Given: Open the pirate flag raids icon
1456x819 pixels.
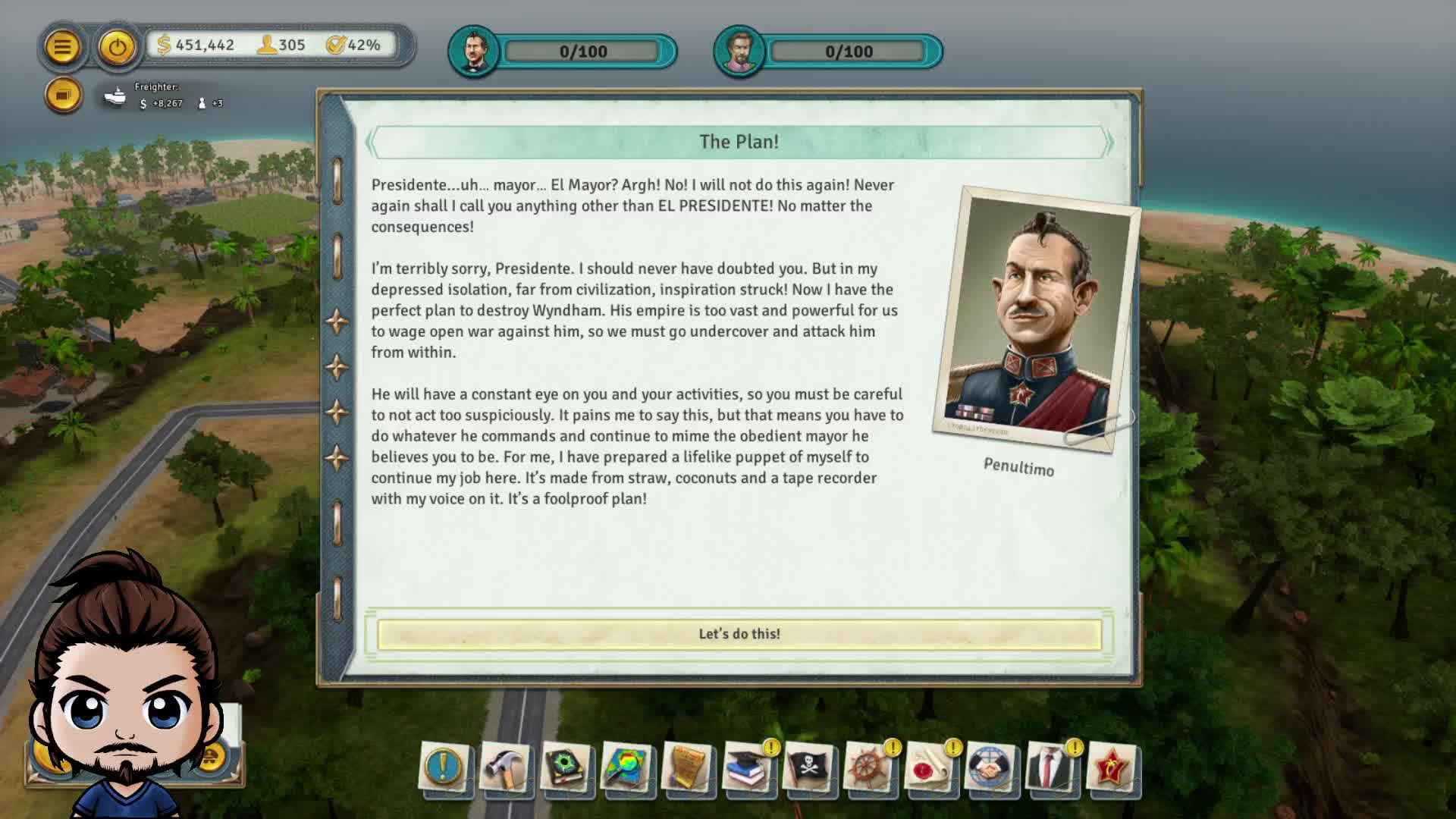Looking at the screenshot, I should point(808,767).
